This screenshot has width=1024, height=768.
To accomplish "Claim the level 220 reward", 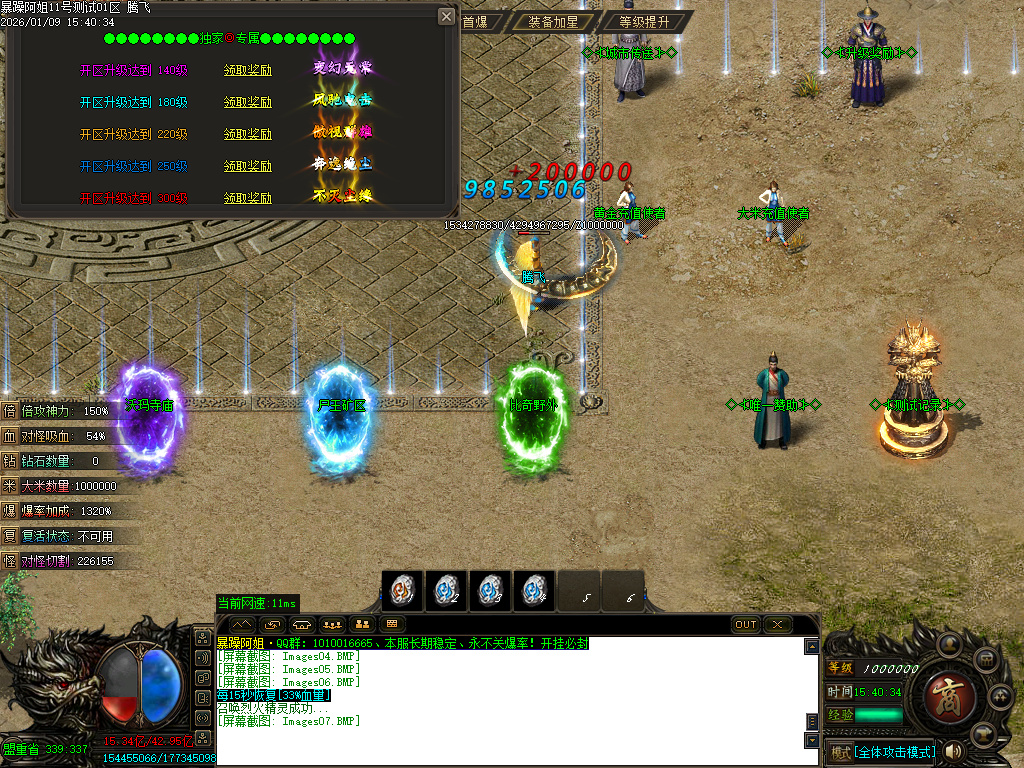I will (247, 134).
